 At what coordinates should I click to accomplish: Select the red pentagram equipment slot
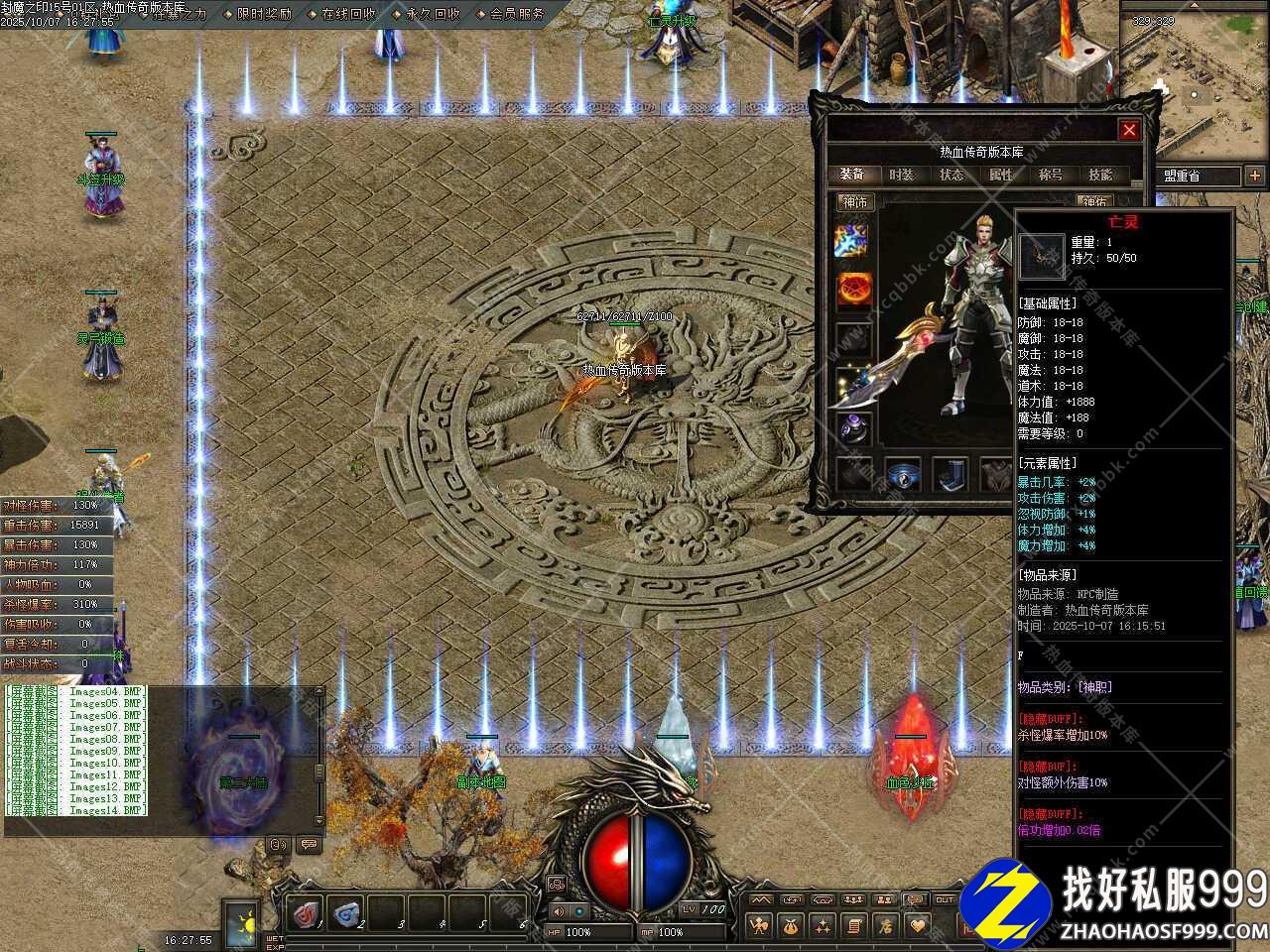852,289
